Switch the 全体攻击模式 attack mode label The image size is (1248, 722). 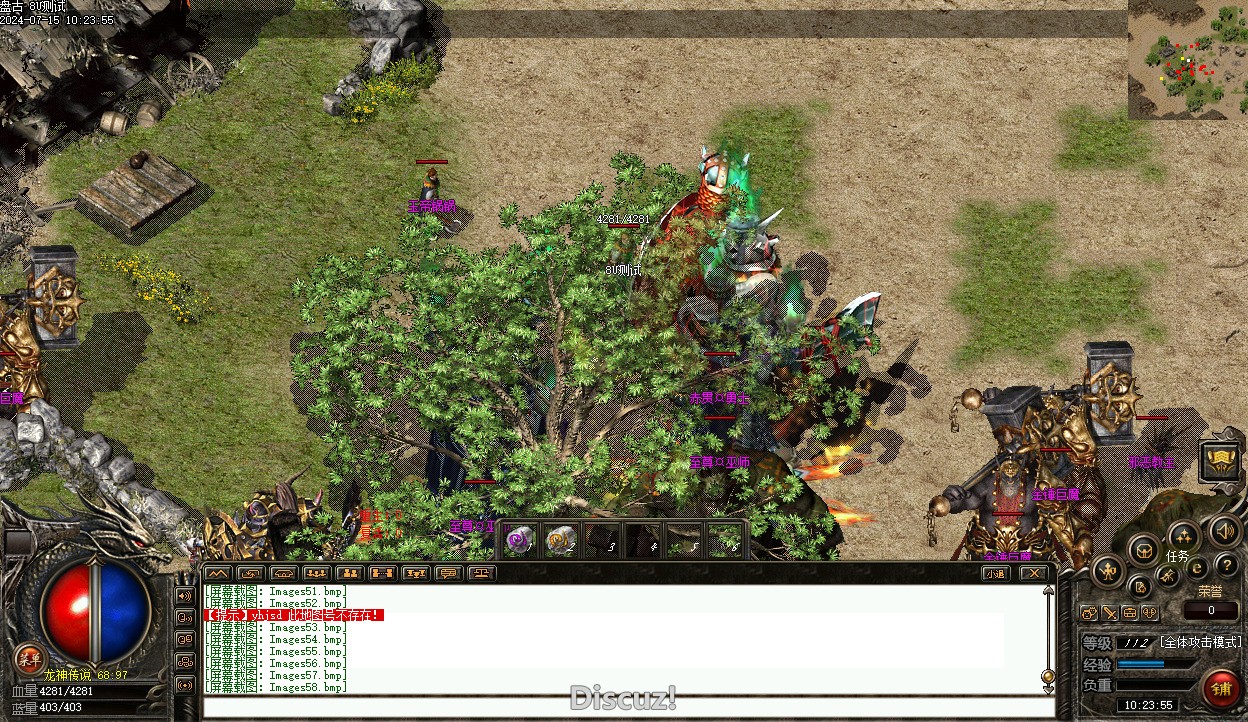tap(1200, 642)
